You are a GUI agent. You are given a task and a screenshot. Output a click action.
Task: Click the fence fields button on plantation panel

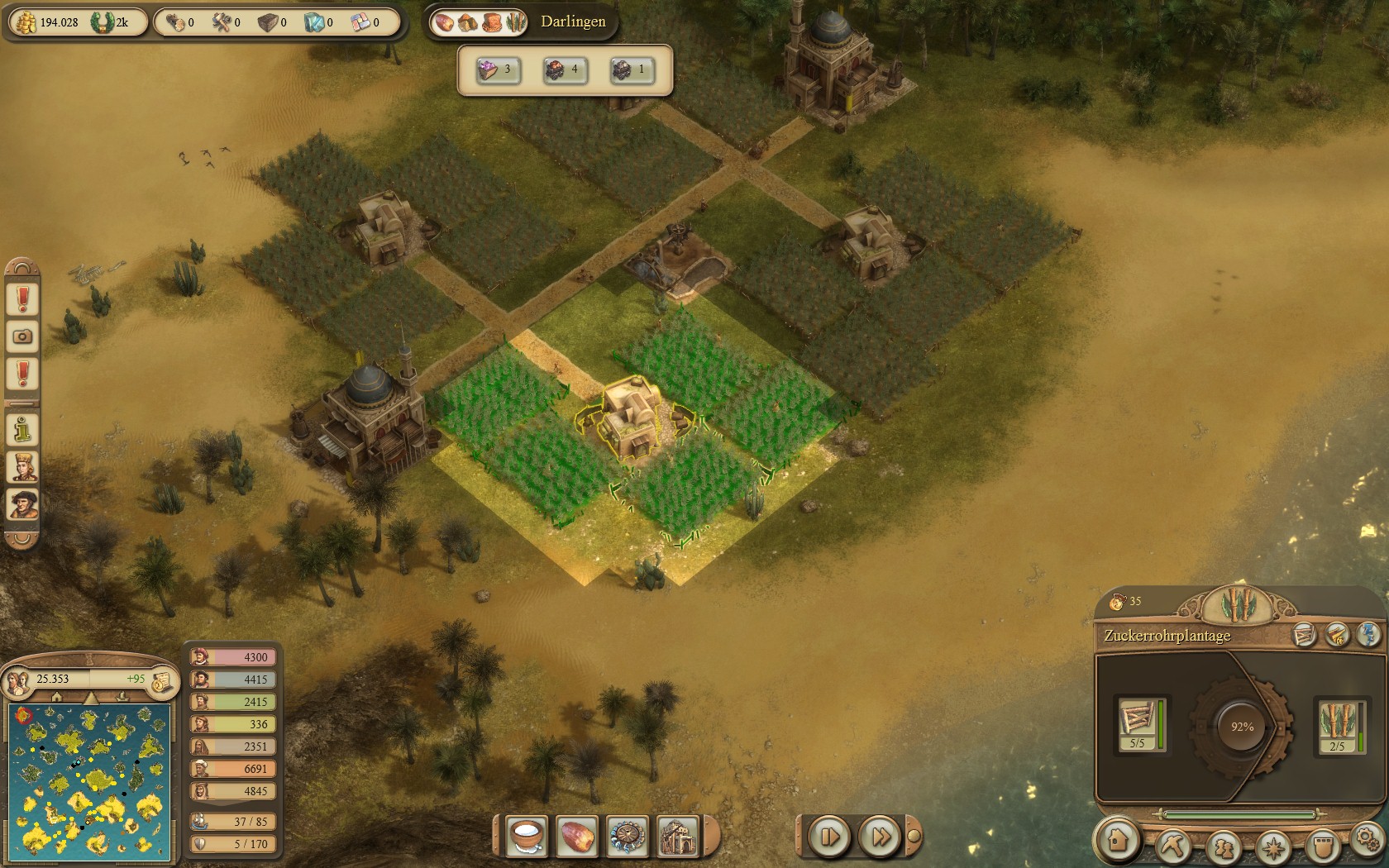coord(1305,635)
